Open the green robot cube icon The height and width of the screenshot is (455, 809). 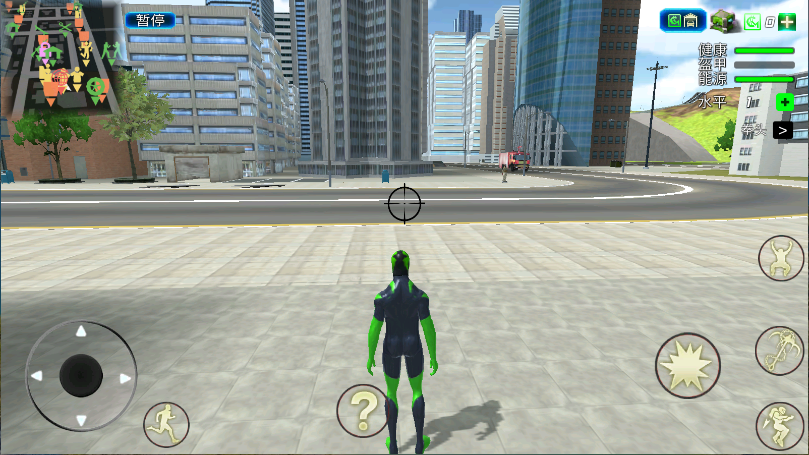pos(723,20)
